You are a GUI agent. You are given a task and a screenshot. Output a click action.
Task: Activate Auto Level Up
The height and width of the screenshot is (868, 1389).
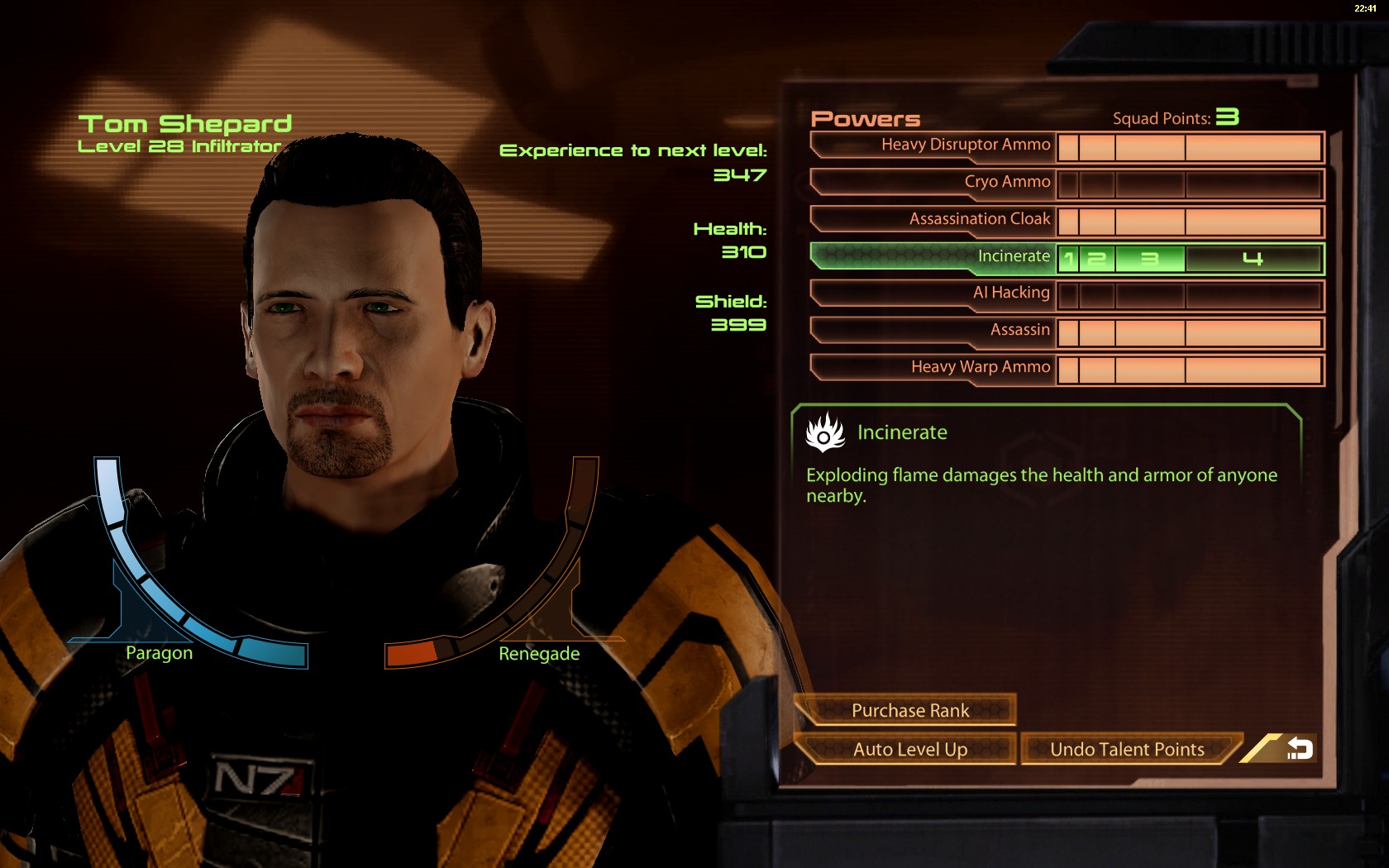point(909,750)
